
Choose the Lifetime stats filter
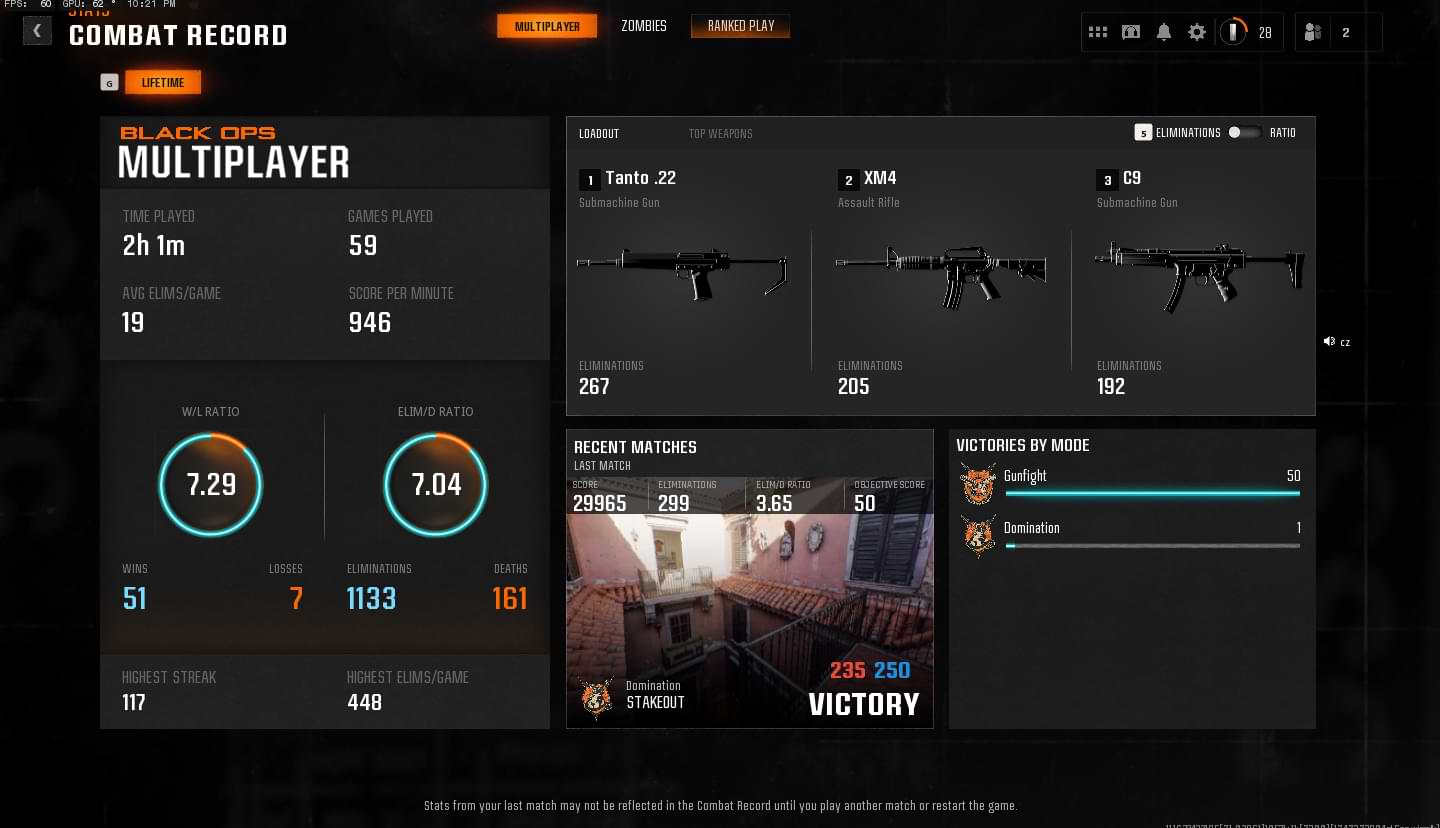(x=163, y=83)
